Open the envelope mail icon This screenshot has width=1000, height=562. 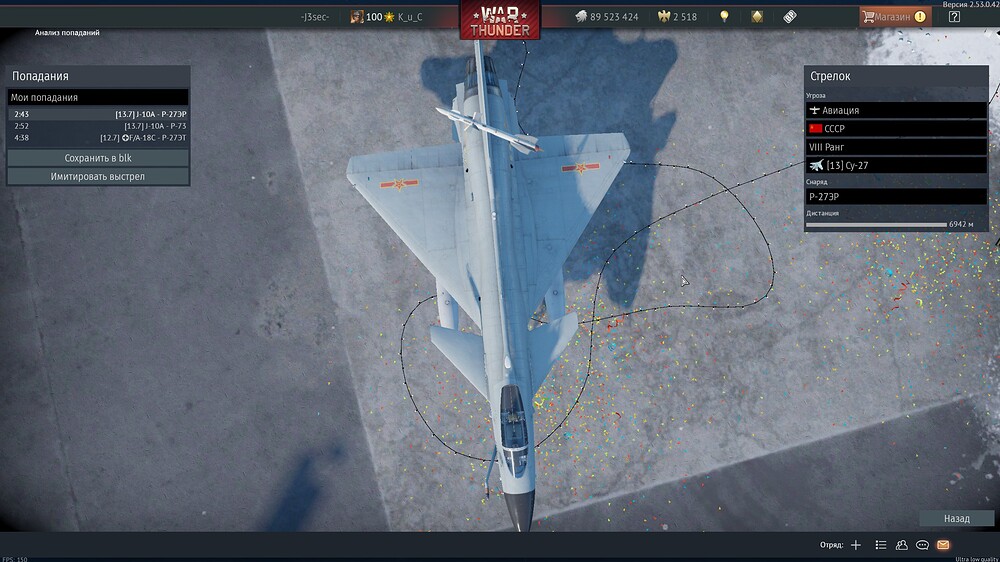pos(943,545)
